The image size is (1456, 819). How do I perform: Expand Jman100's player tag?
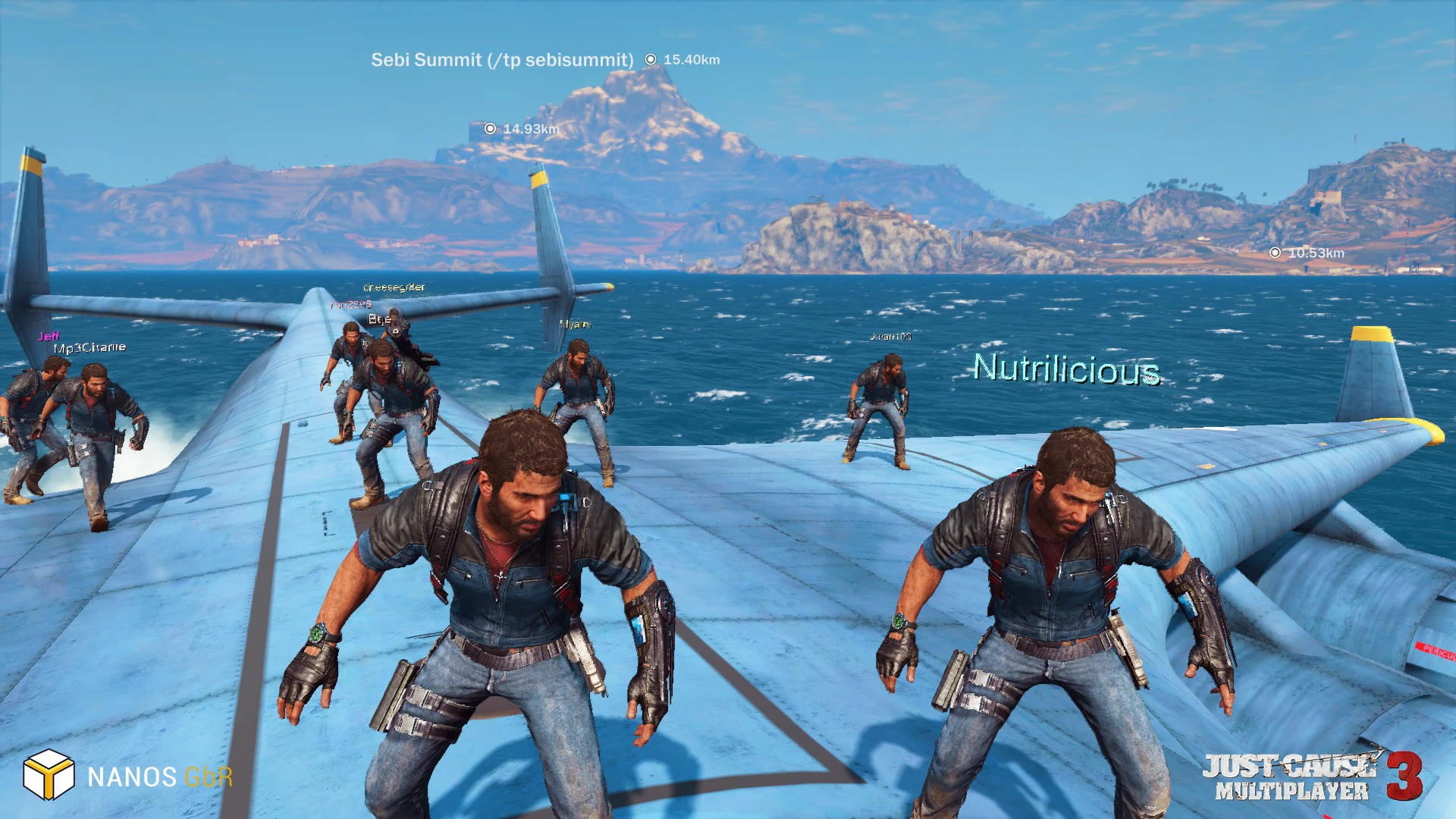click(x=893, y=336)
